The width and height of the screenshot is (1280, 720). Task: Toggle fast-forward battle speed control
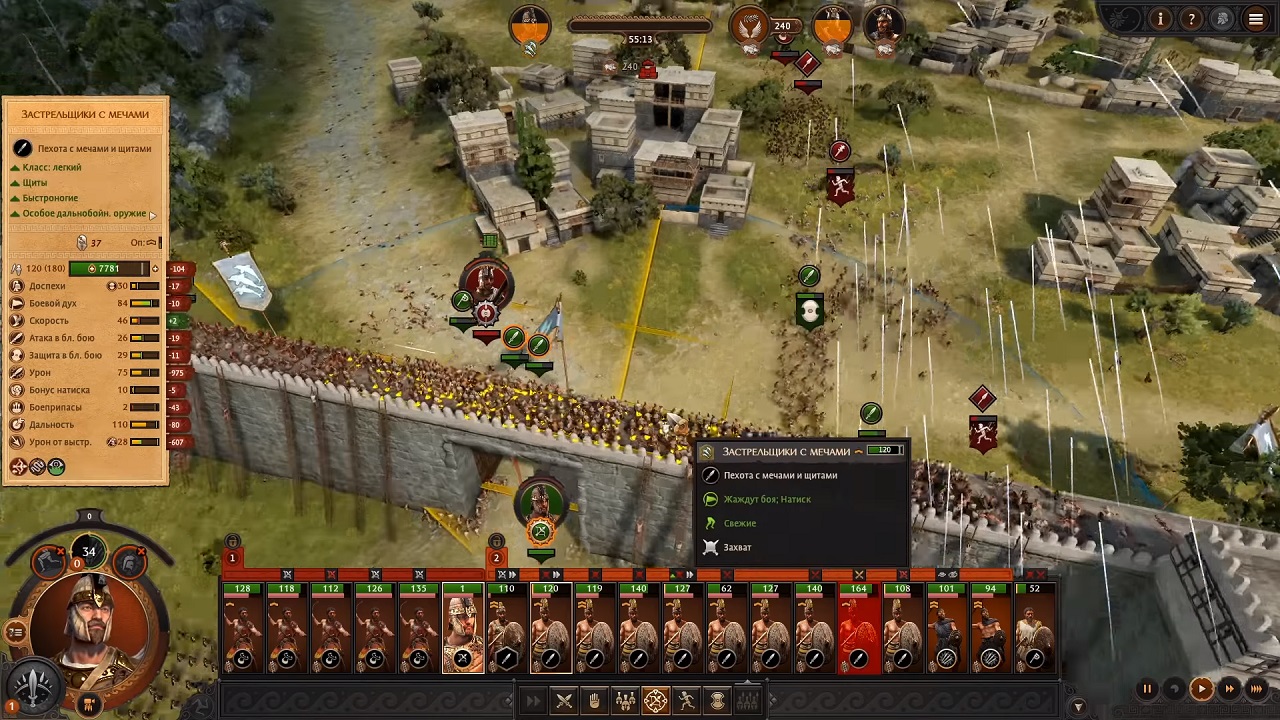pos(1229,689)
